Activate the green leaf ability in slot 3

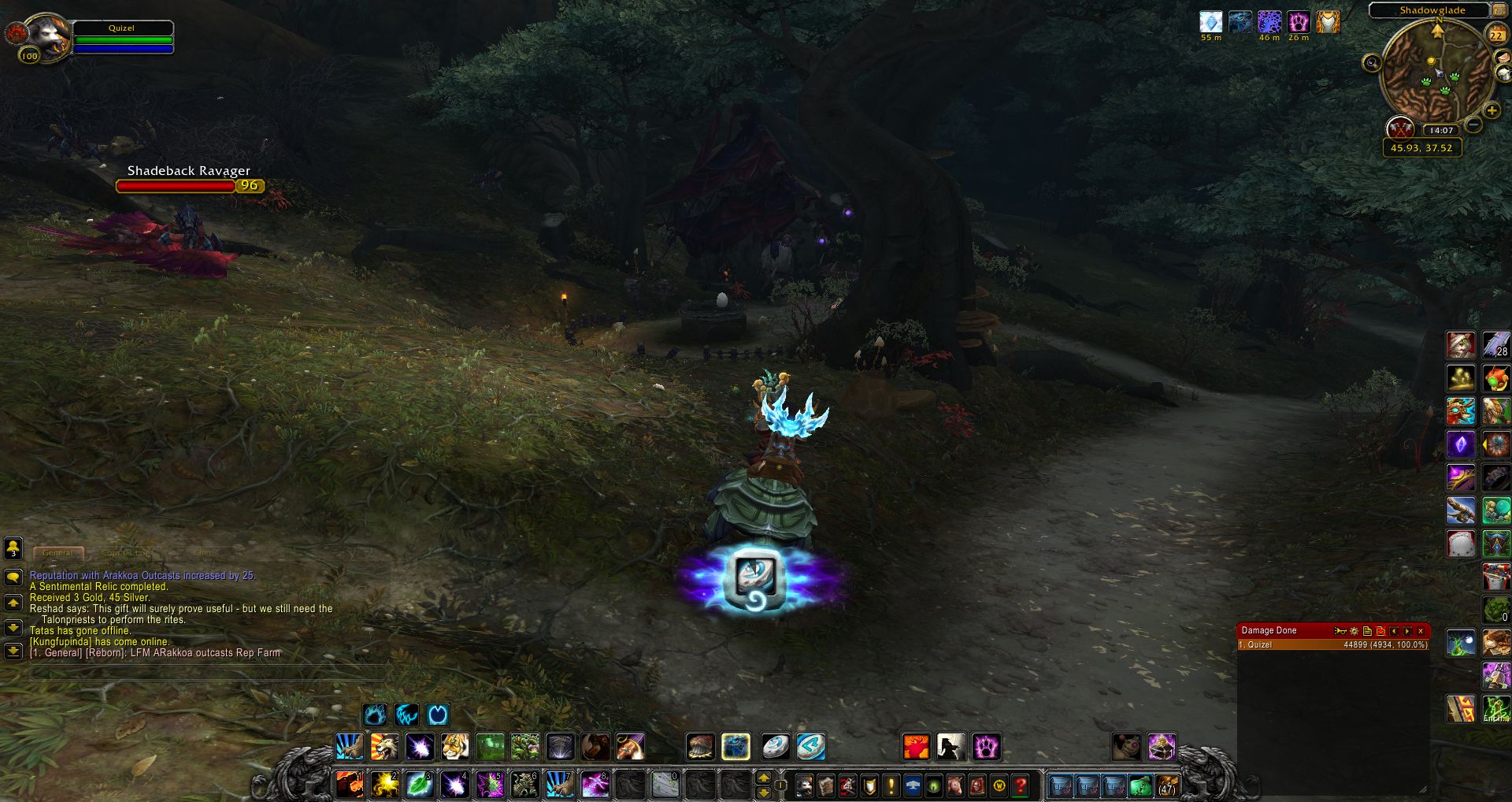click(420, 785)
